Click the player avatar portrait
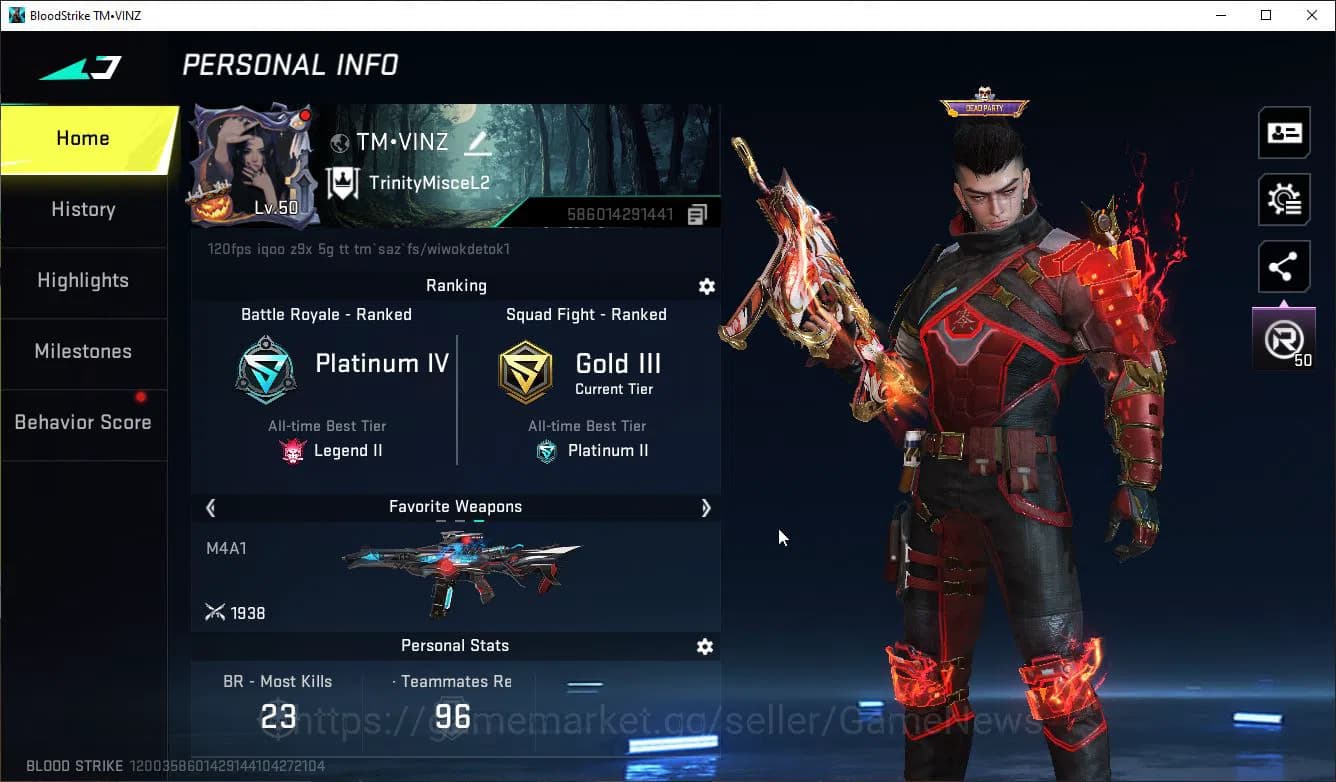The height and width of the screenshot is (782, 1336). click(x=254, y=165)
